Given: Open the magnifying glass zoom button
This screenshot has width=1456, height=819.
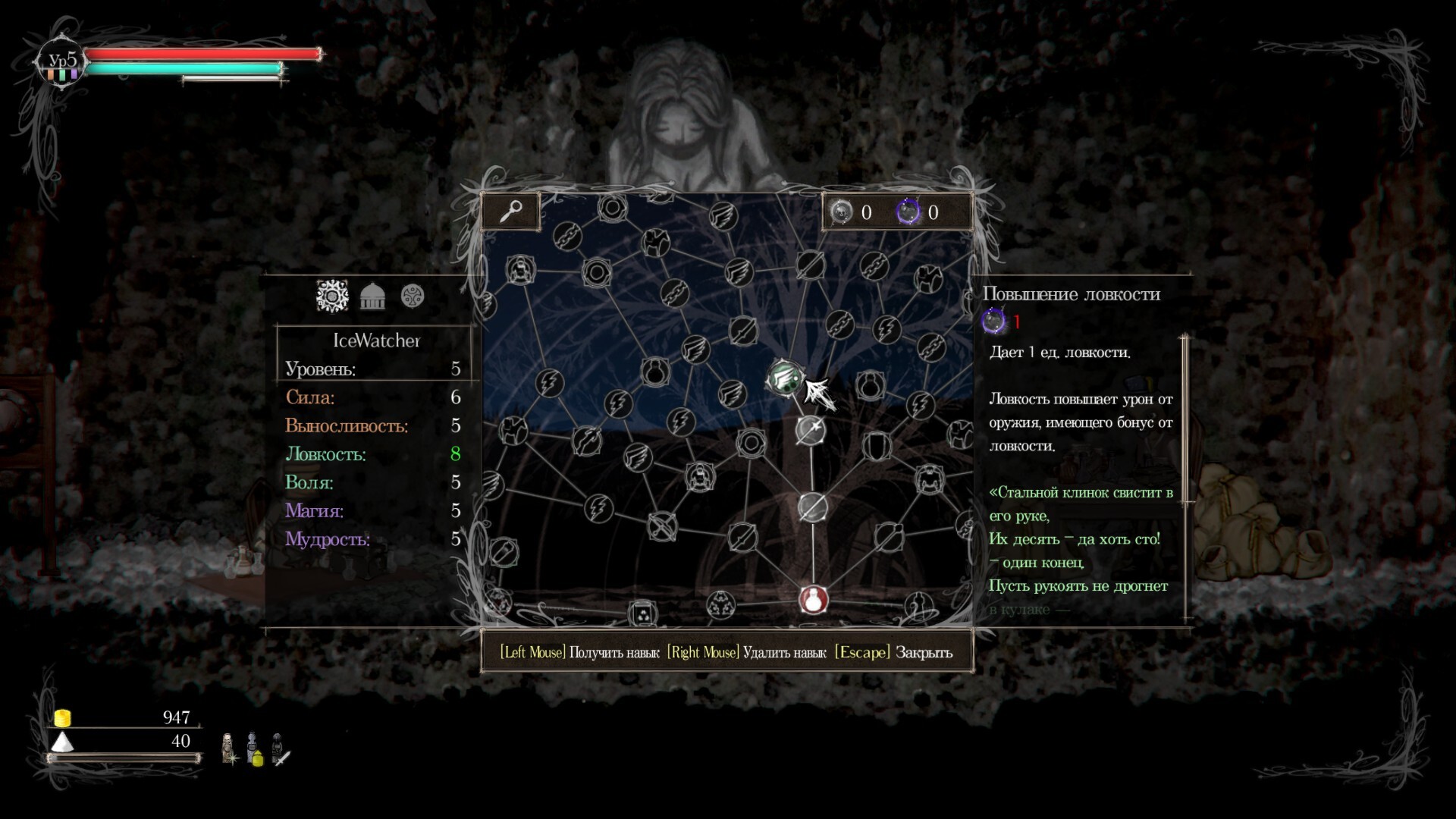Looking at the screenshot, I should pyautogui.click(x=510, y=212).
